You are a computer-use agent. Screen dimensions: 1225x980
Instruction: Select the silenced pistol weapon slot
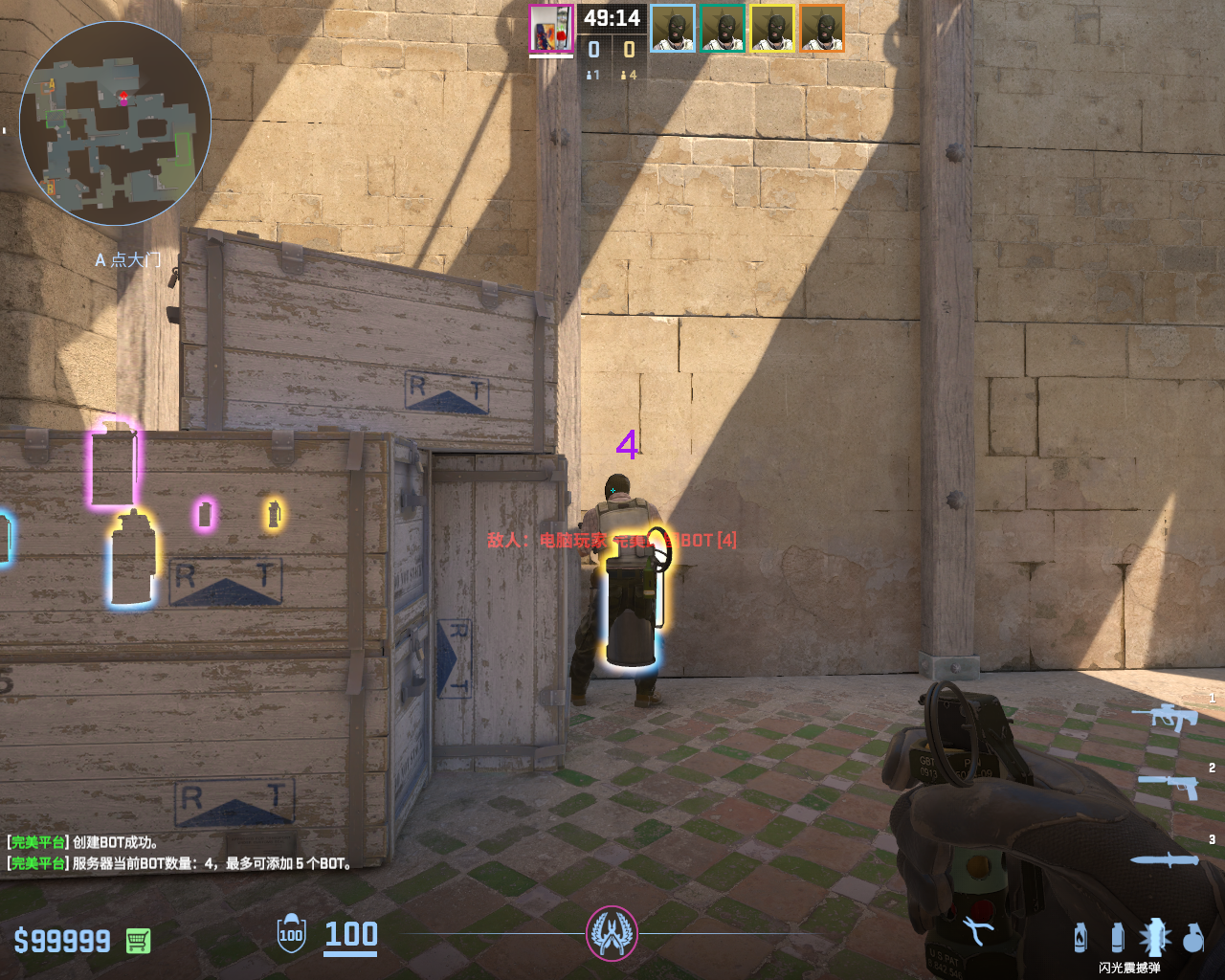tap(1169, 786)
